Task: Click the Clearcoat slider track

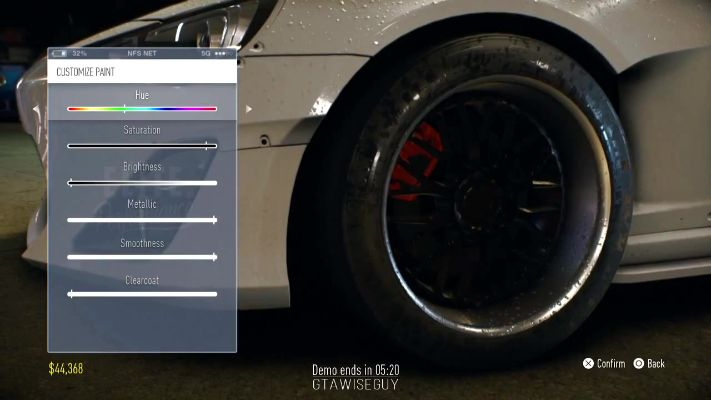Action: tap(142, 294)
